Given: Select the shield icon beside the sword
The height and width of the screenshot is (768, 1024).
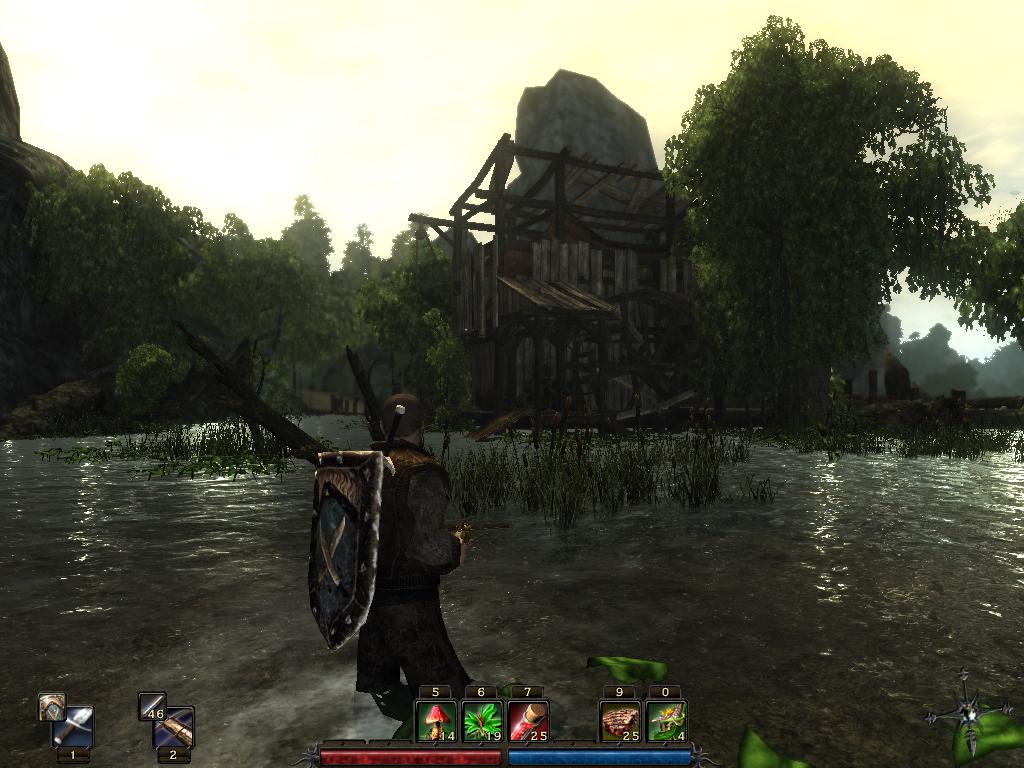Looking at the screenshot, I should pyautogui.click(x=52, y=707).
